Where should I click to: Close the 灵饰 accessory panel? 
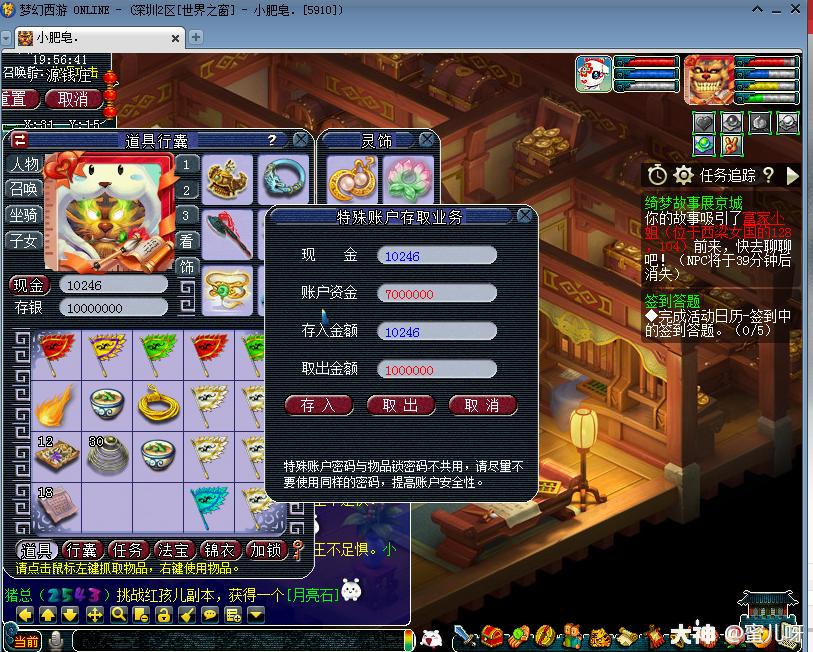[427, 140]
